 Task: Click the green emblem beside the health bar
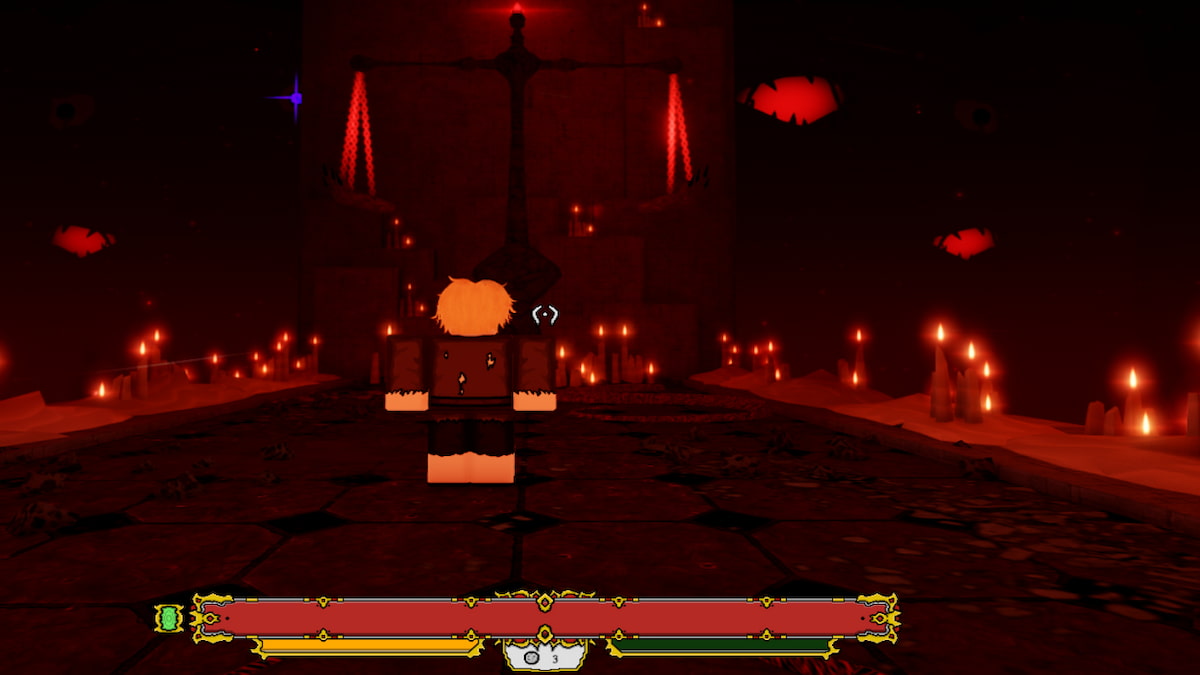[x=169, y=619]
